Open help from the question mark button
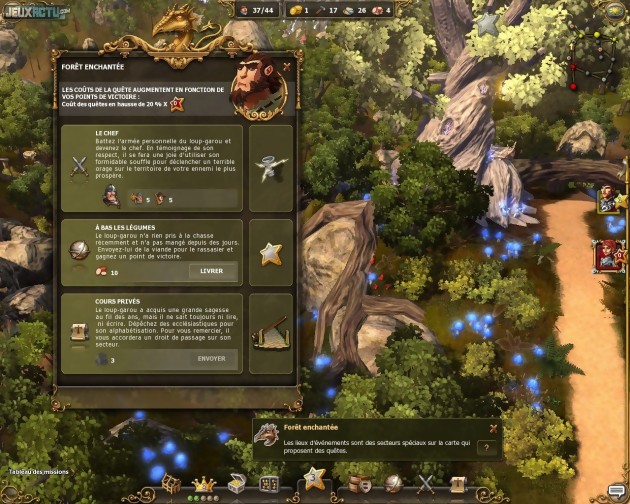Image resolution: width=630 pixels, height=504 pixels. 487,448
